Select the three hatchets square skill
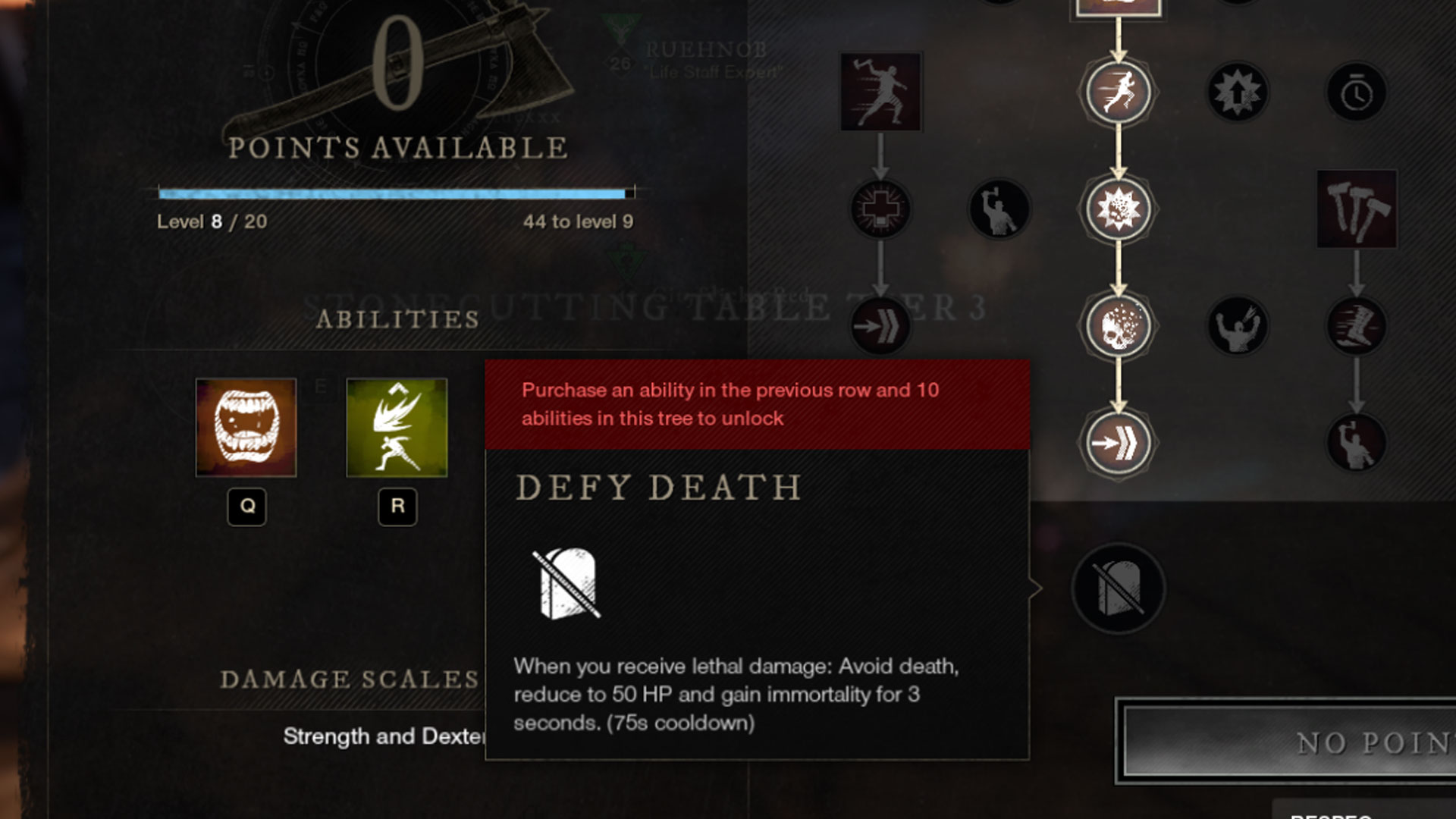Image resolution: width=1456 pixels, height=819 pixels. (x=1357, y=209)
